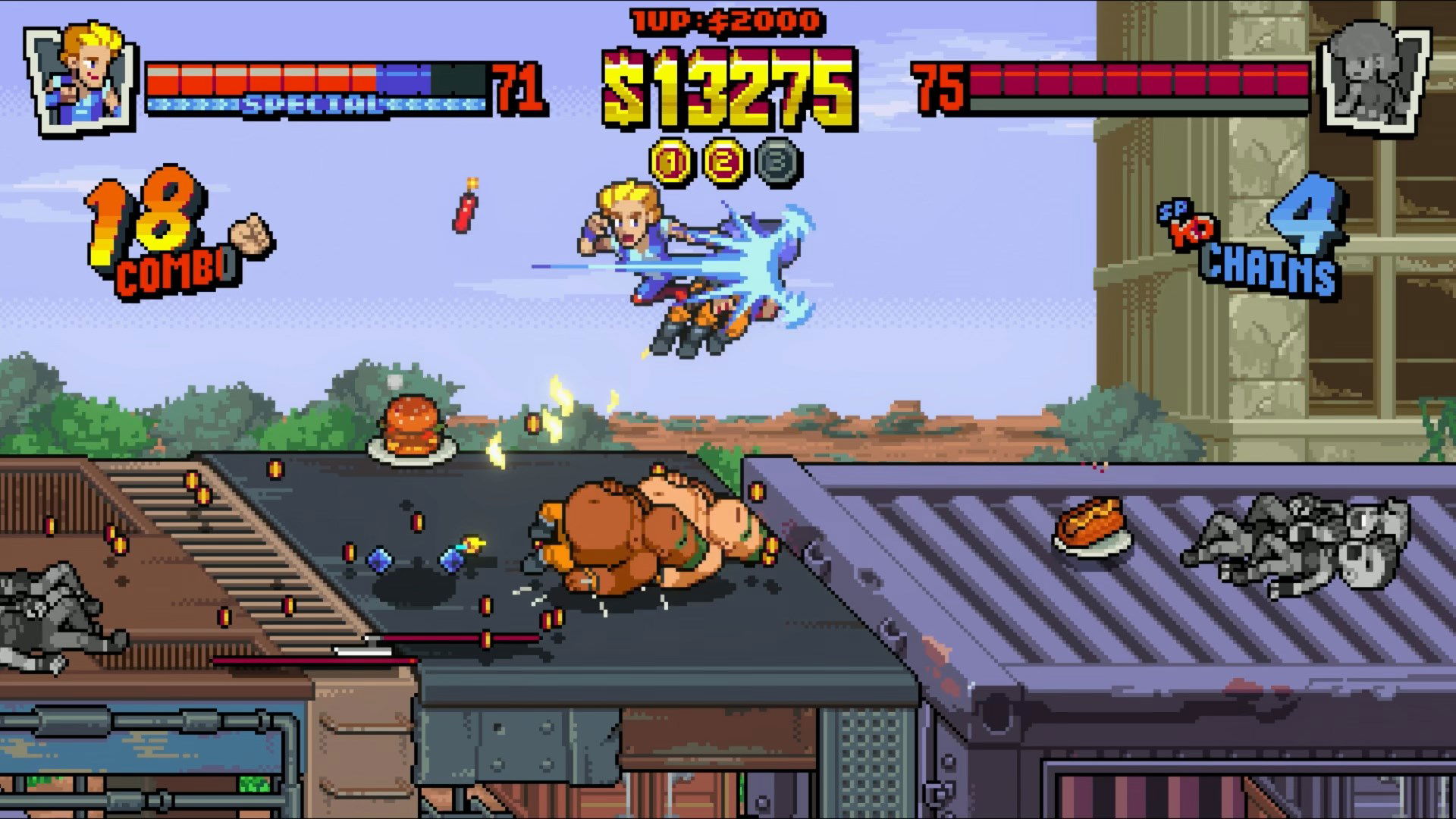Click the grey token numbered 3
Viewport: 1456px width, 819px height.
pos(779,162)
